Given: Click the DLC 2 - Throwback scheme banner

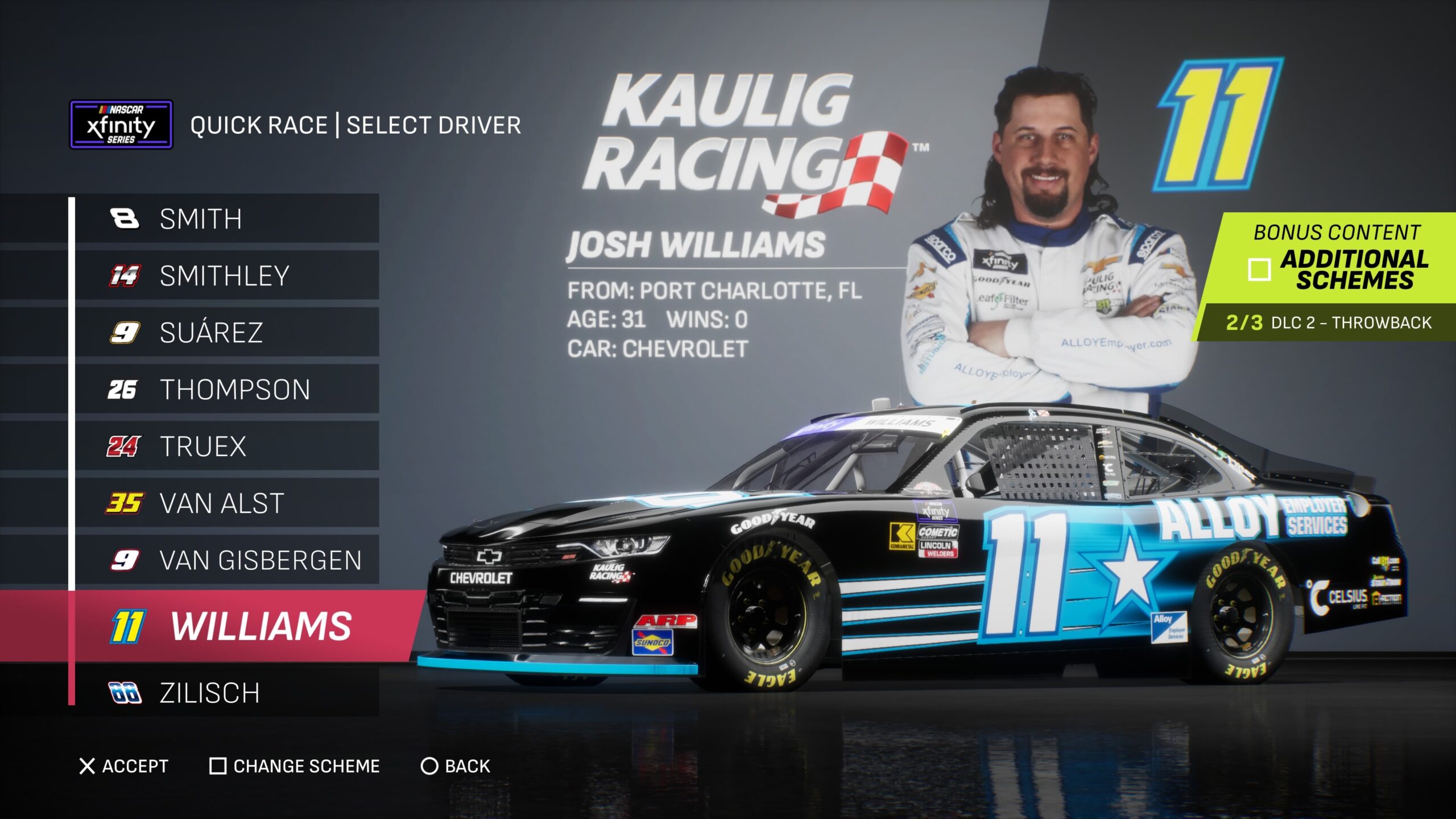Looking at the screenshot, I should click(x=1327, y=322).
